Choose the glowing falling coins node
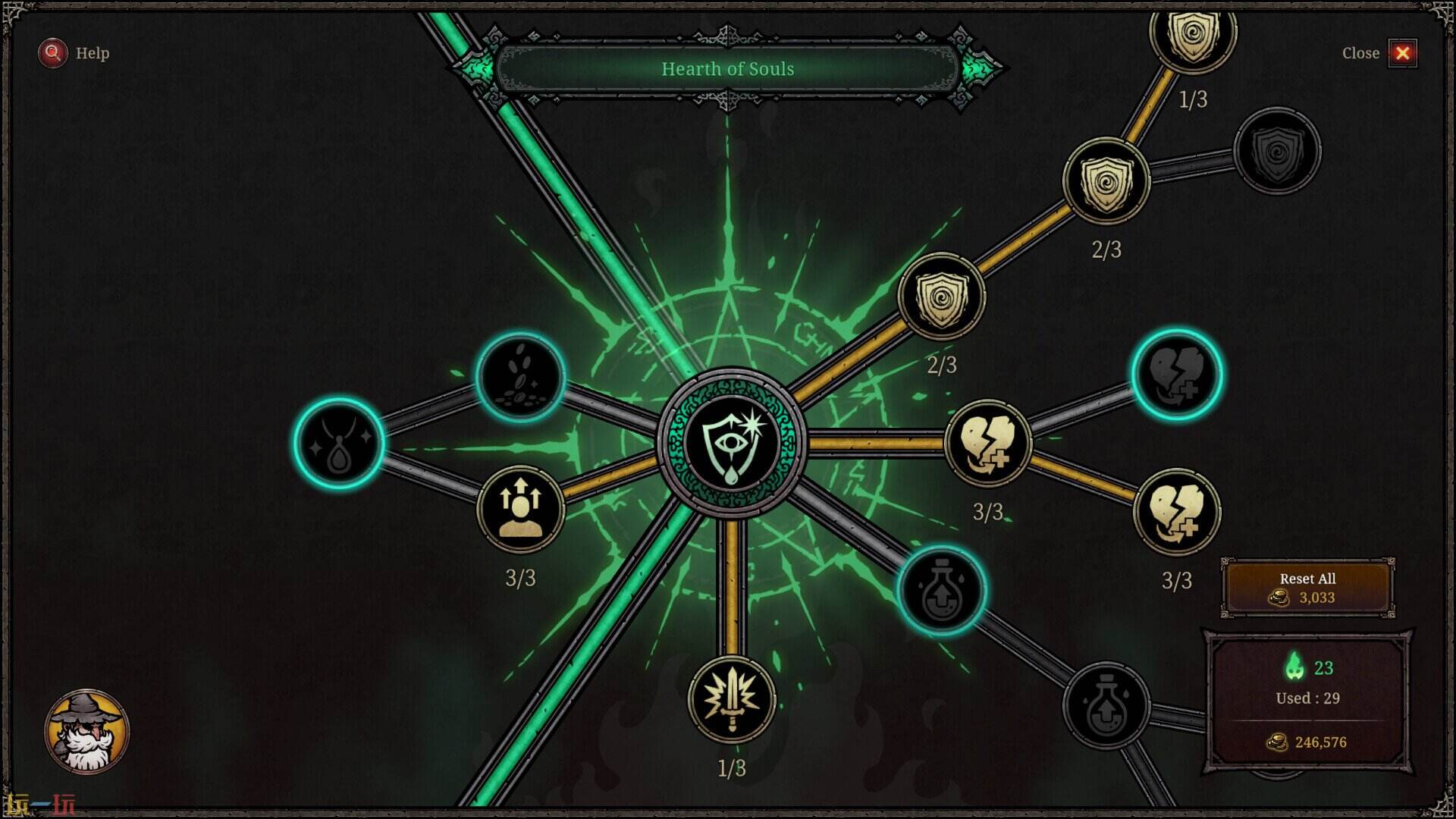The width and height of the screenshot is (1456, 819). 521,377
